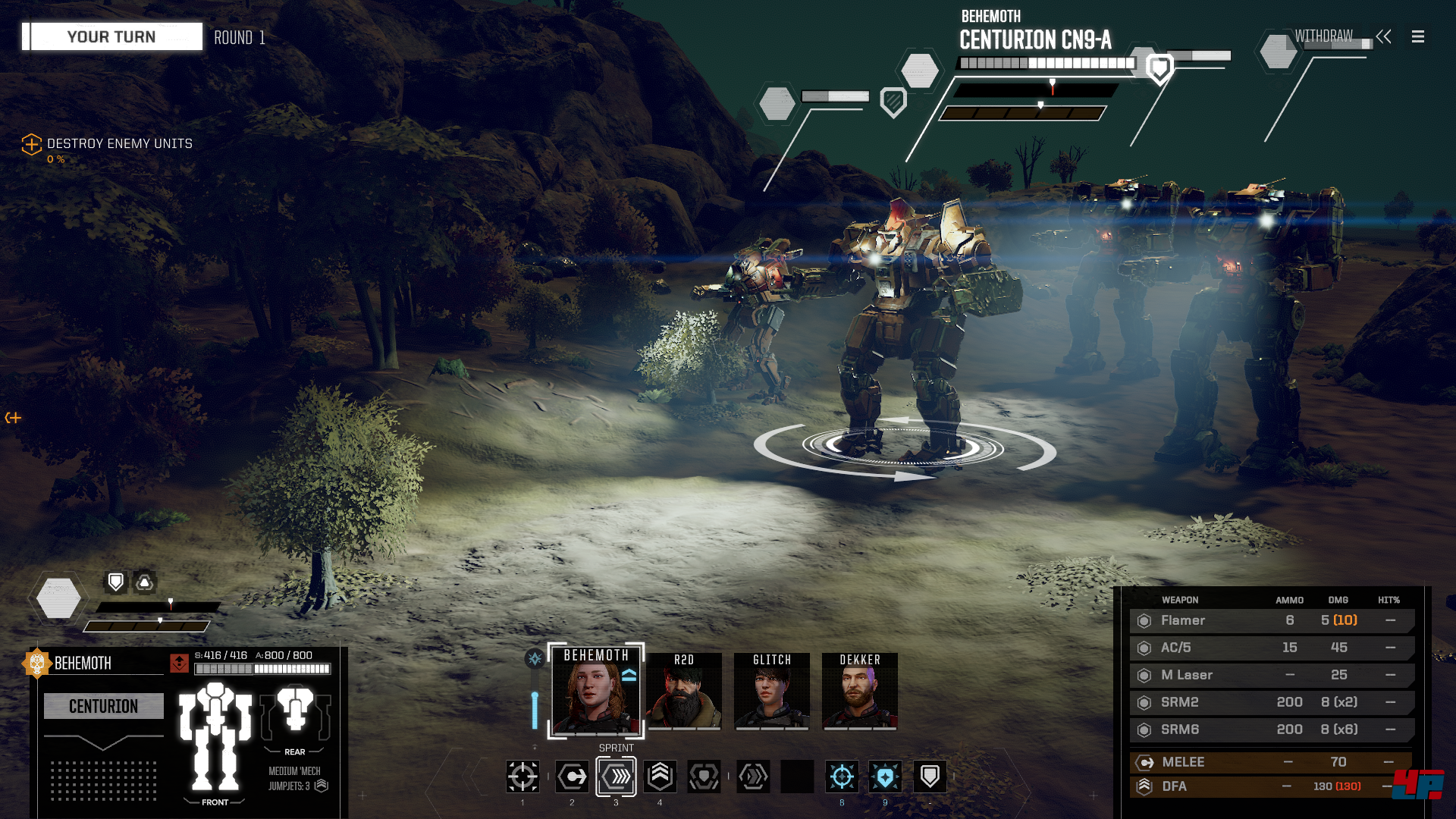Trigger the blue shield star ability
The image size is (1456, 819).
pos(885,777)
